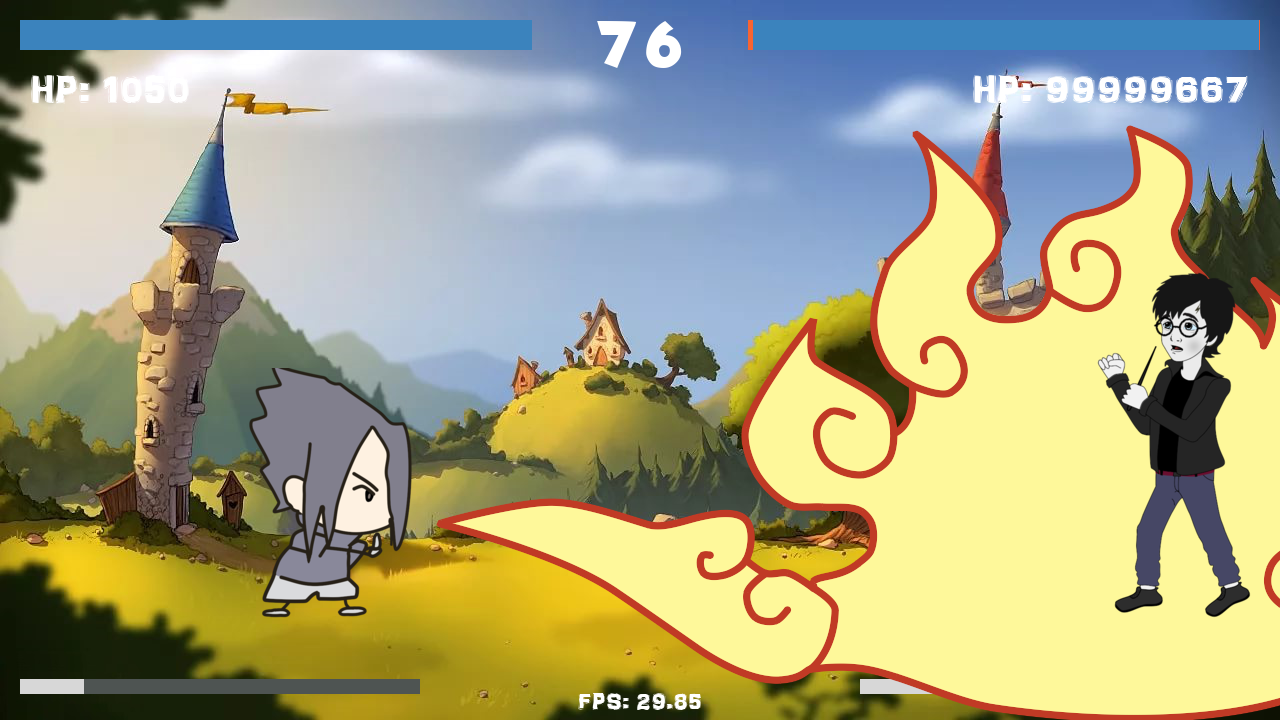
Task: Click the orange segment of the right health bar
Action: point(751,37)
